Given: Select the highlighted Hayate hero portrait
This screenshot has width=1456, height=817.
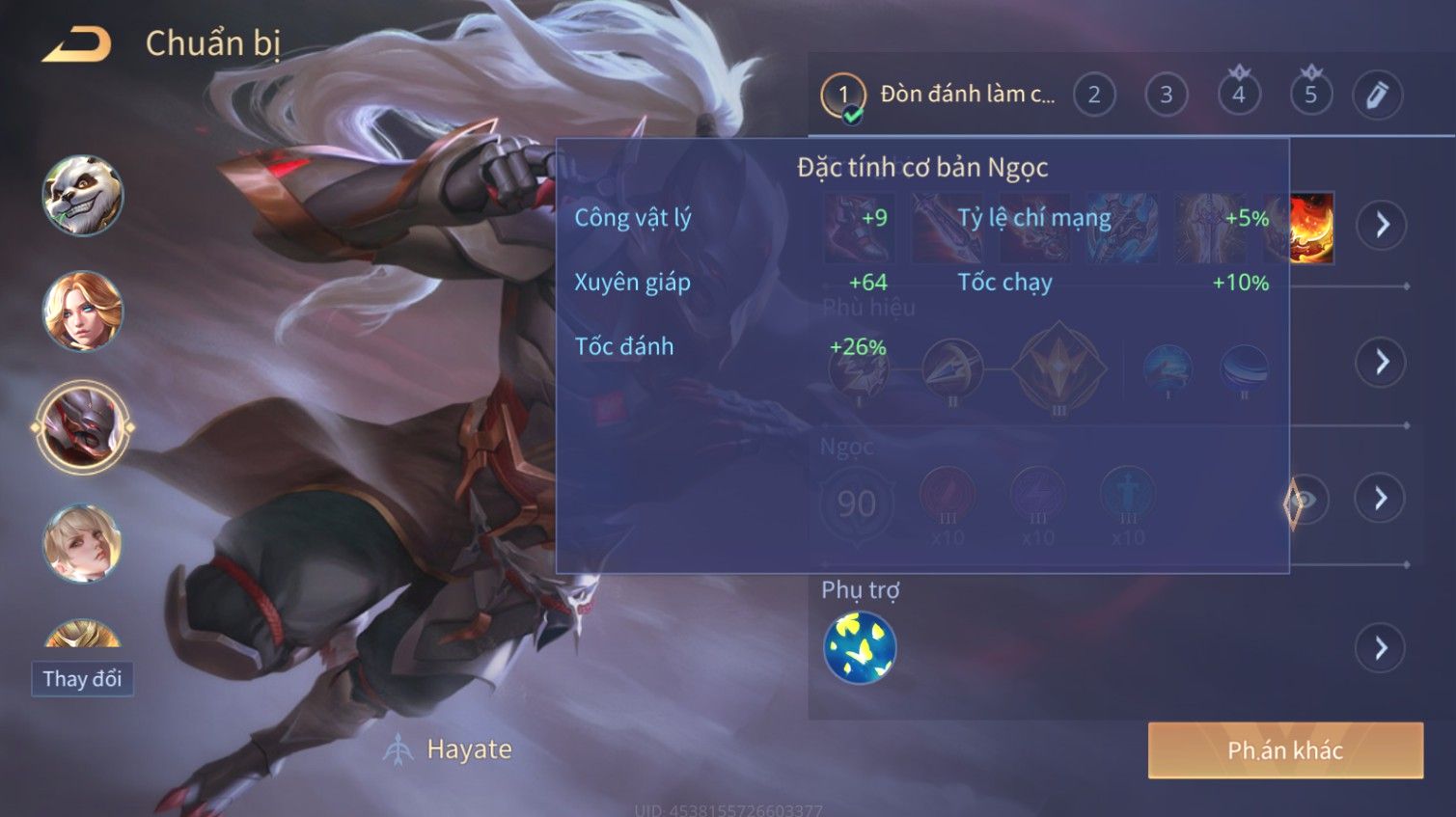Looking at the screenshot, I should point(83,427).
